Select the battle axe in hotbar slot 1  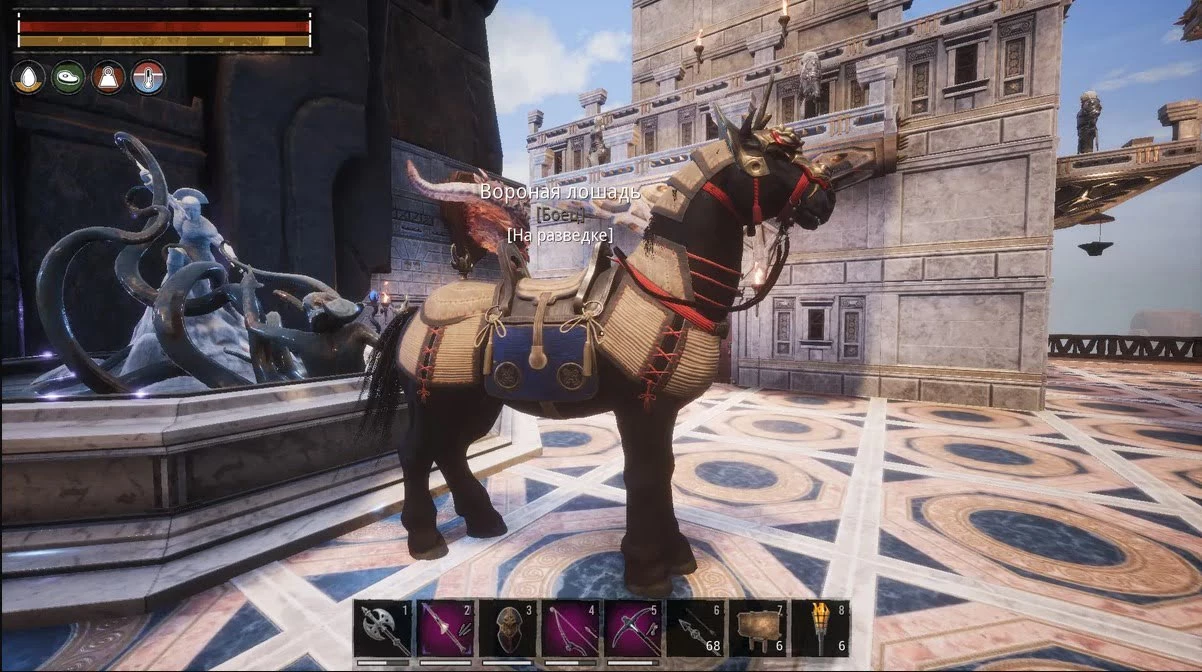click(x=383, y=628)
